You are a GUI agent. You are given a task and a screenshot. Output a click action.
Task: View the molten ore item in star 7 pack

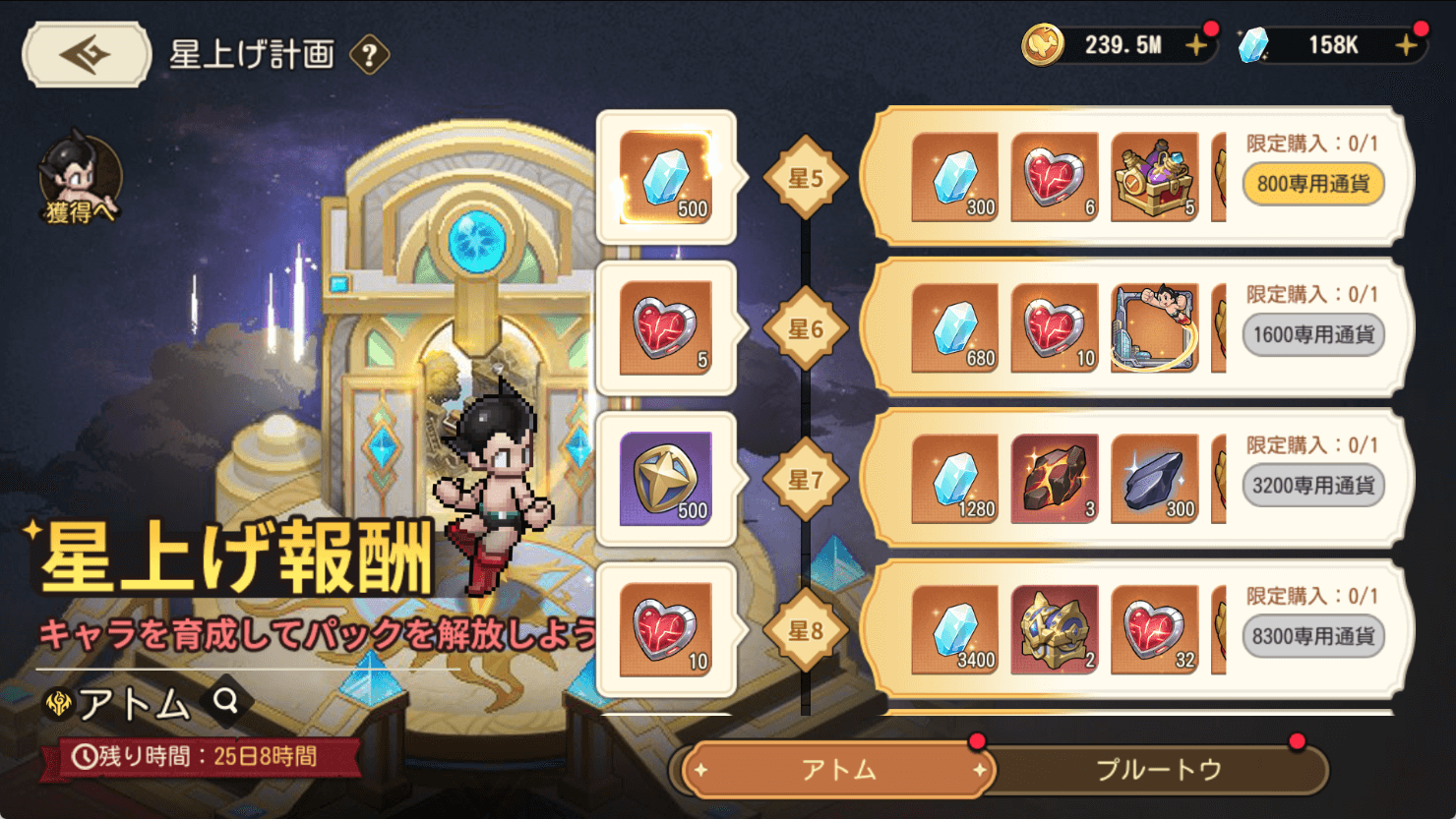pyautogui.click(x=1054, y=479)
